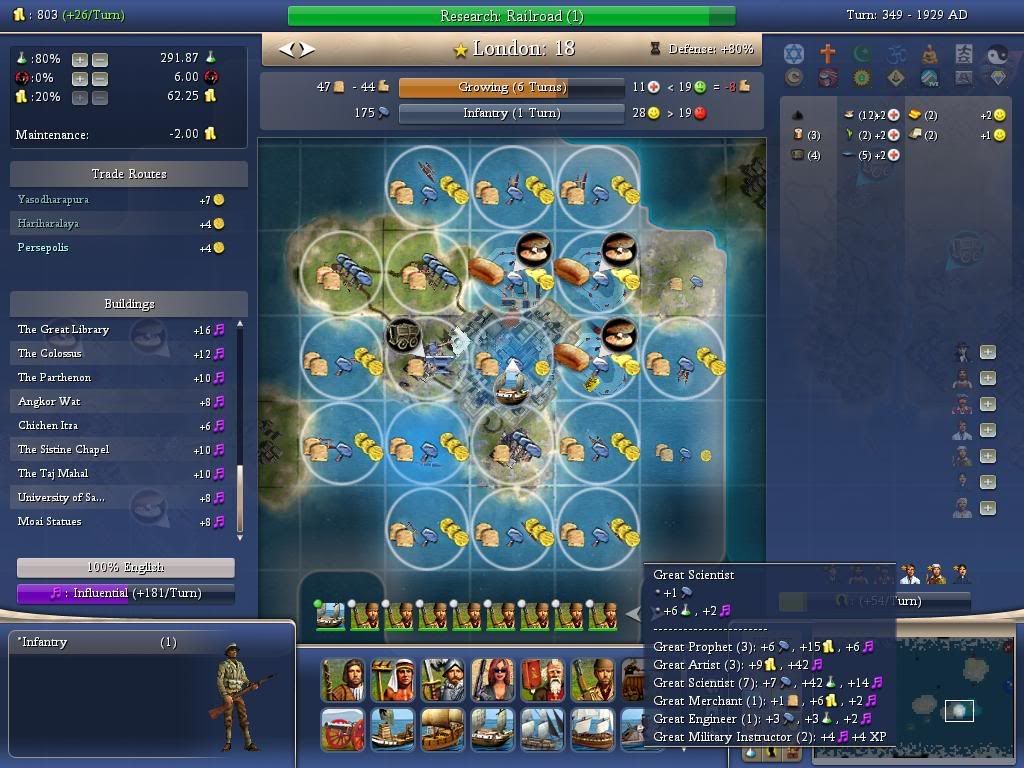The image size is (1024, 768).
Task: Cycle to the next city with the right arrow
Action: (x=307, y=48)
